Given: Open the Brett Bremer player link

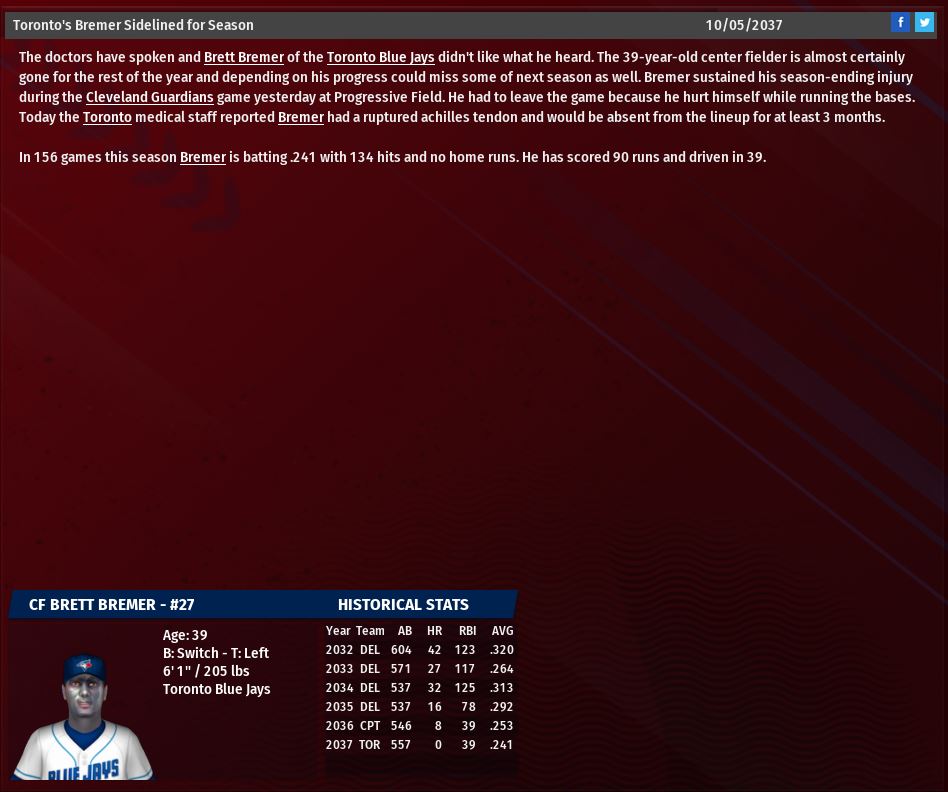Looking at the screenshot, I should tap(243, 58).
